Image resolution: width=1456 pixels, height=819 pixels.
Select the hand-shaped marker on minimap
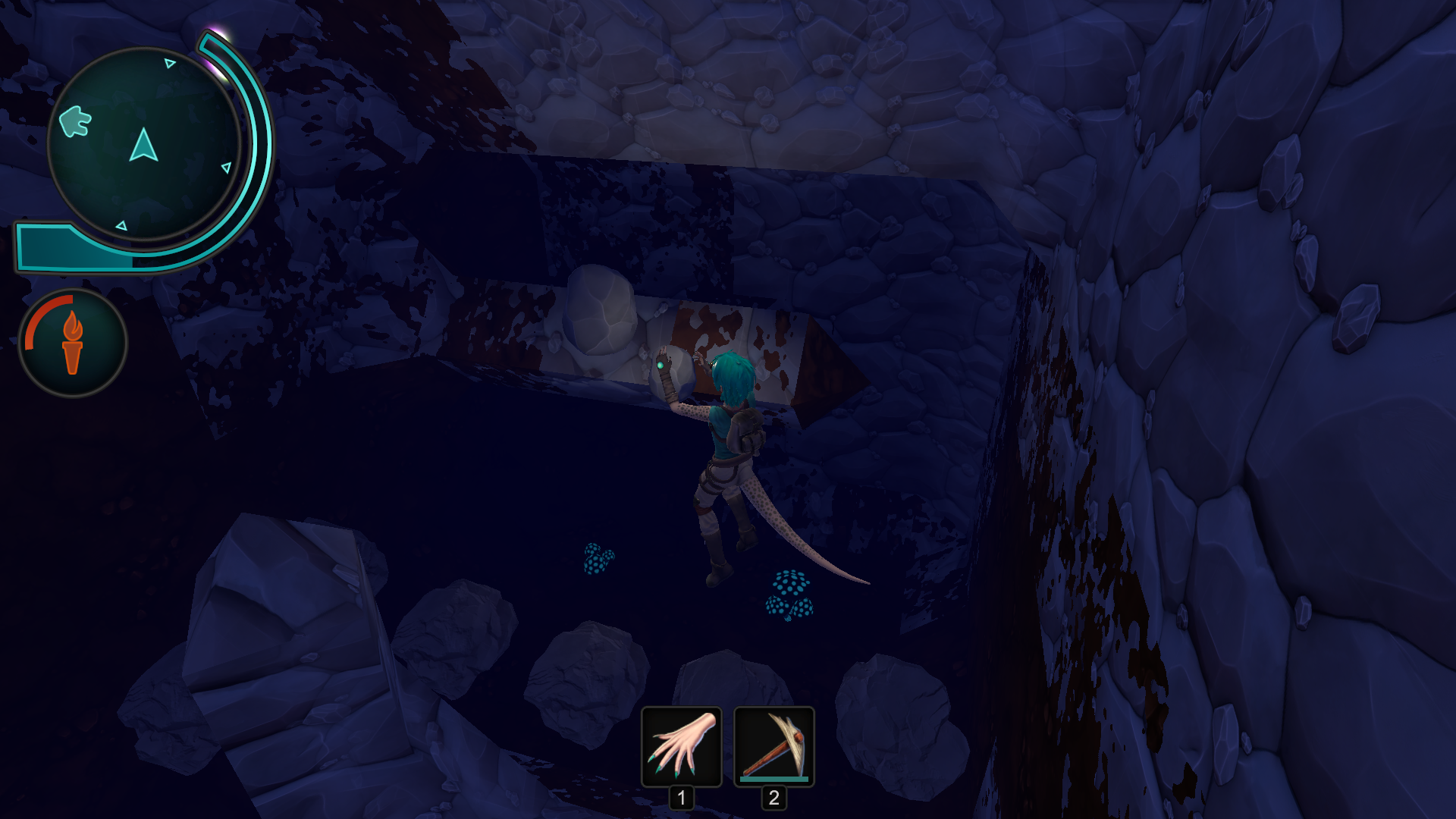pyautogui.click(x=75, y=121)
